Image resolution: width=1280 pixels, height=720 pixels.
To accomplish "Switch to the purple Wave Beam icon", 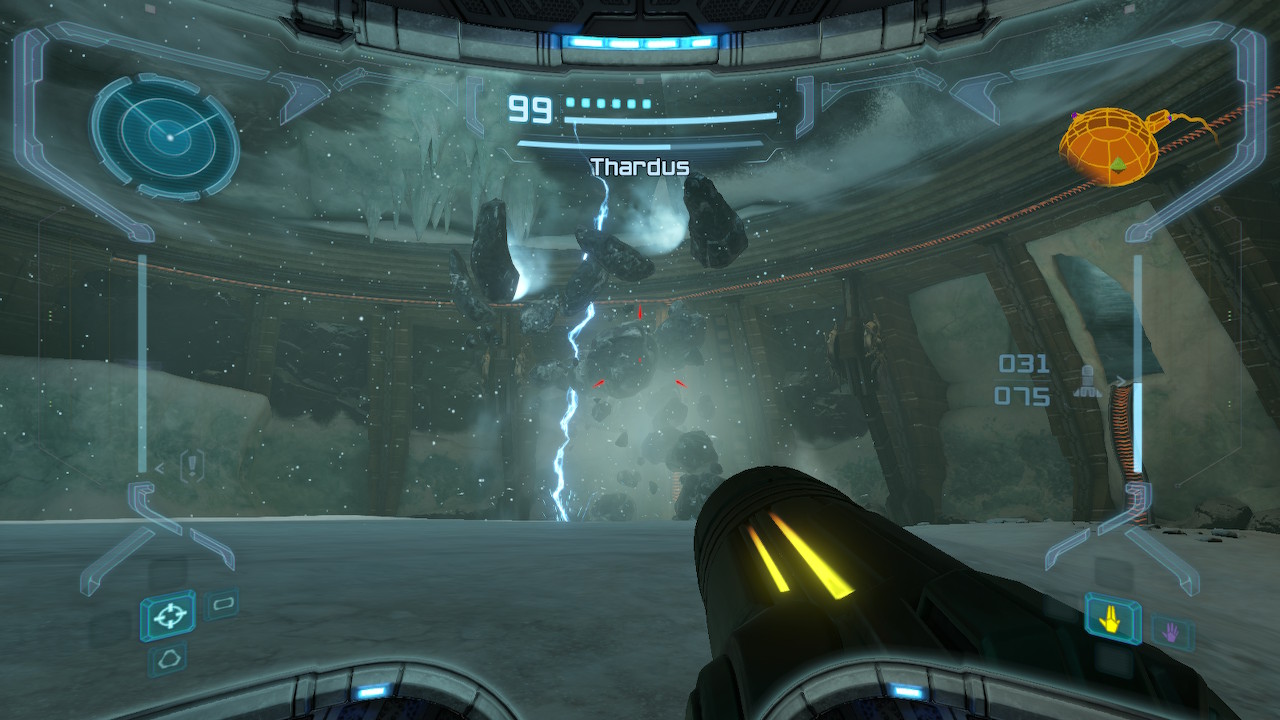I will click(x=1172, y=631).
